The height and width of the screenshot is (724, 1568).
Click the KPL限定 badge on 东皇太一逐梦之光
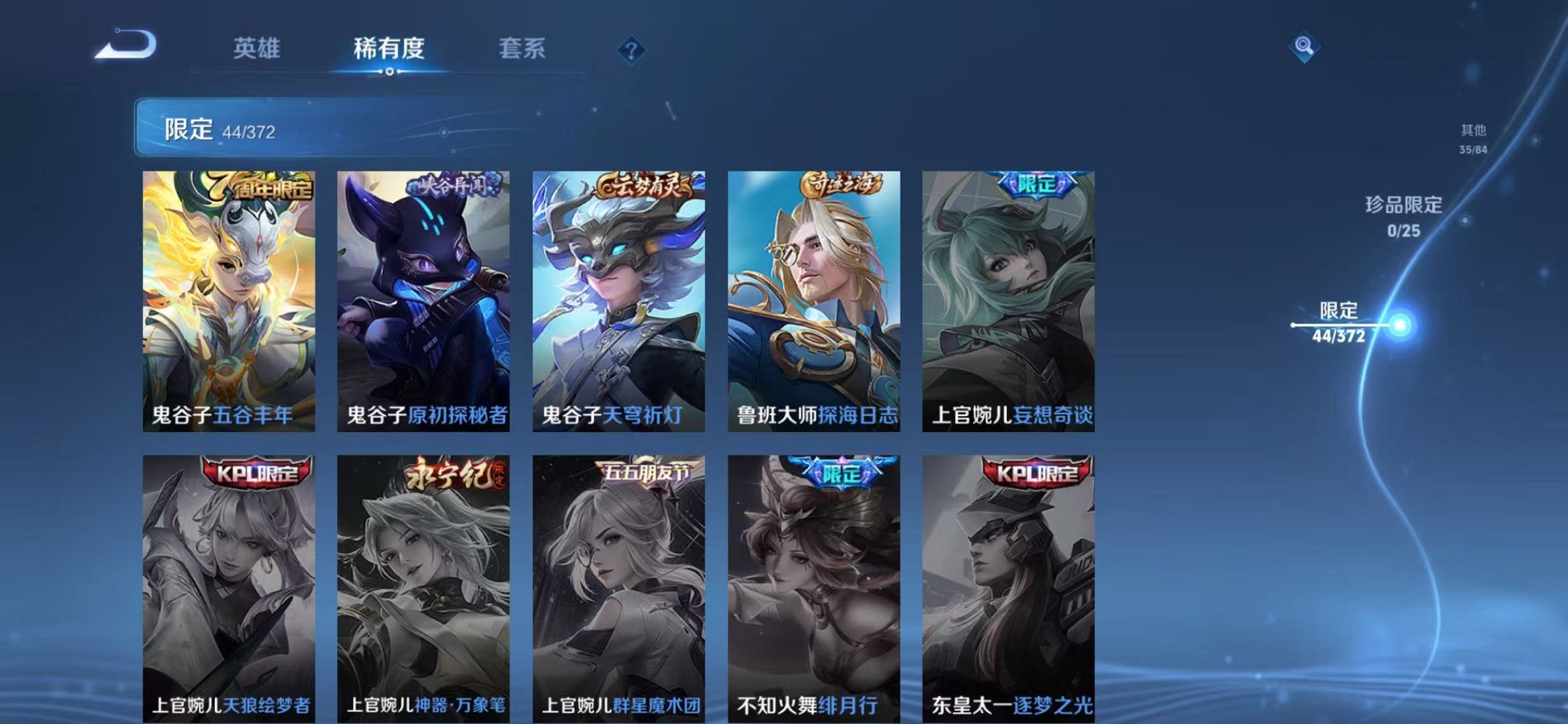pos(1036,473)
